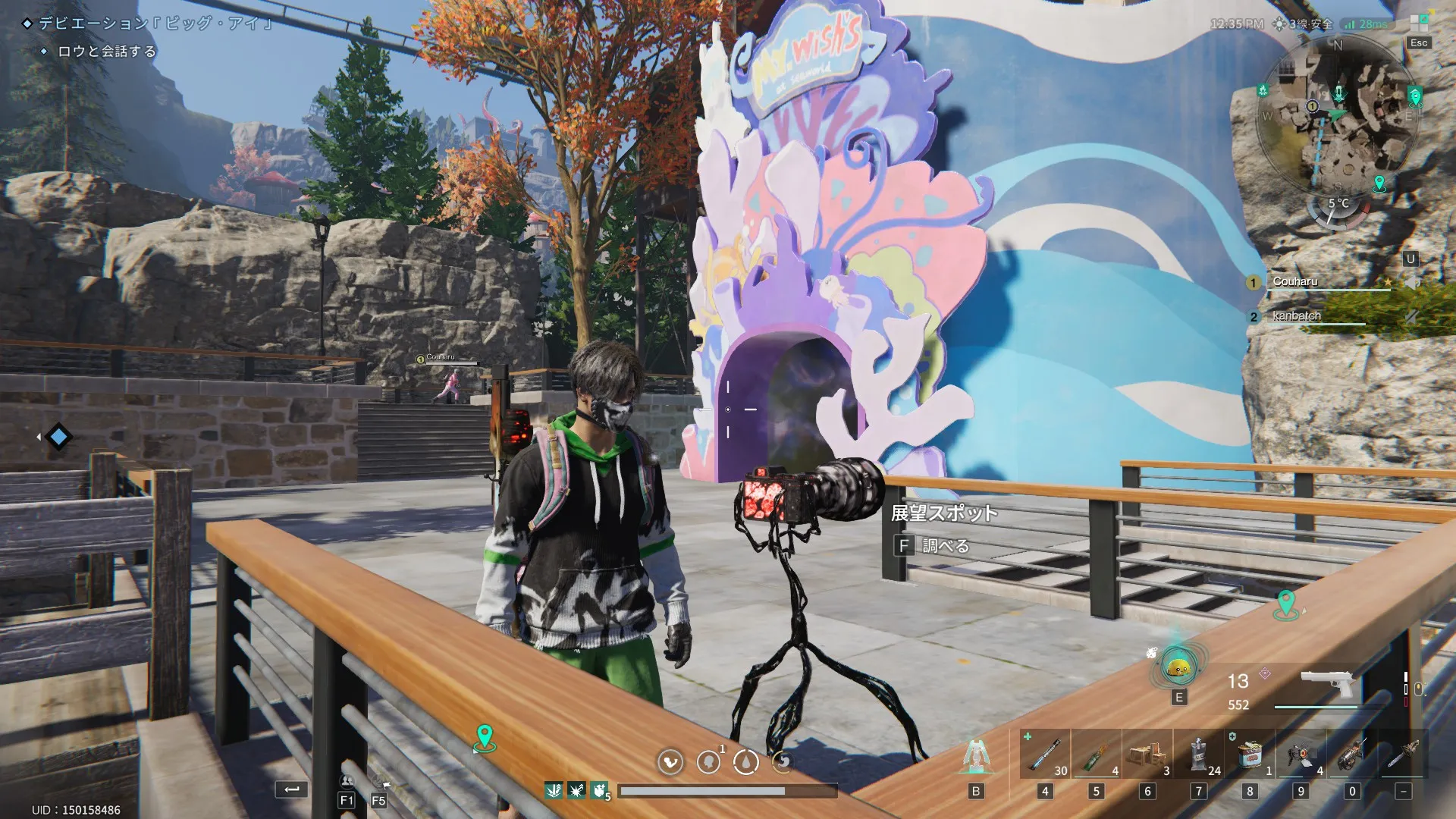1456x819 pixels.
Task: Select teammate kanbatch in the squad list
Action: point(1297,316)
